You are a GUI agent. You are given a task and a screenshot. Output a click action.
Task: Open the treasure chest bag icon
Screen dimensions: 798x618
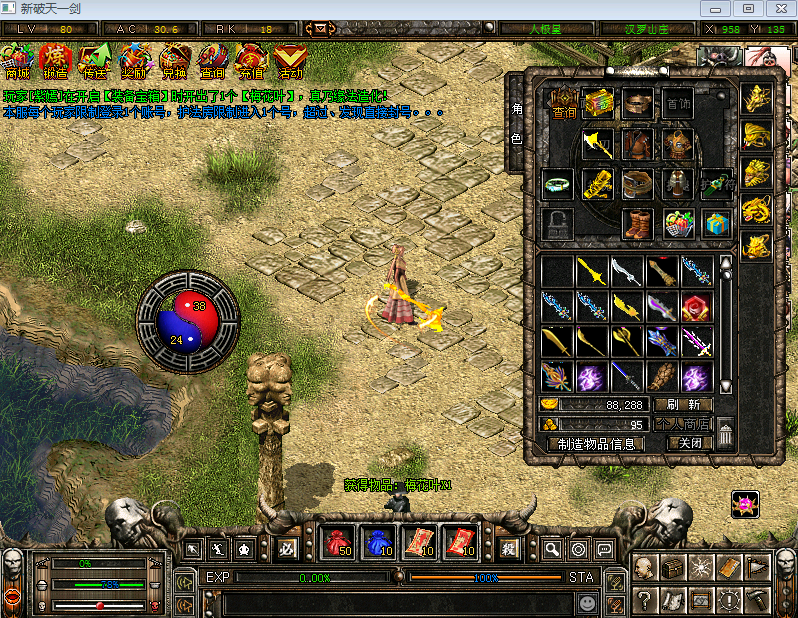[x=672, y=568]
